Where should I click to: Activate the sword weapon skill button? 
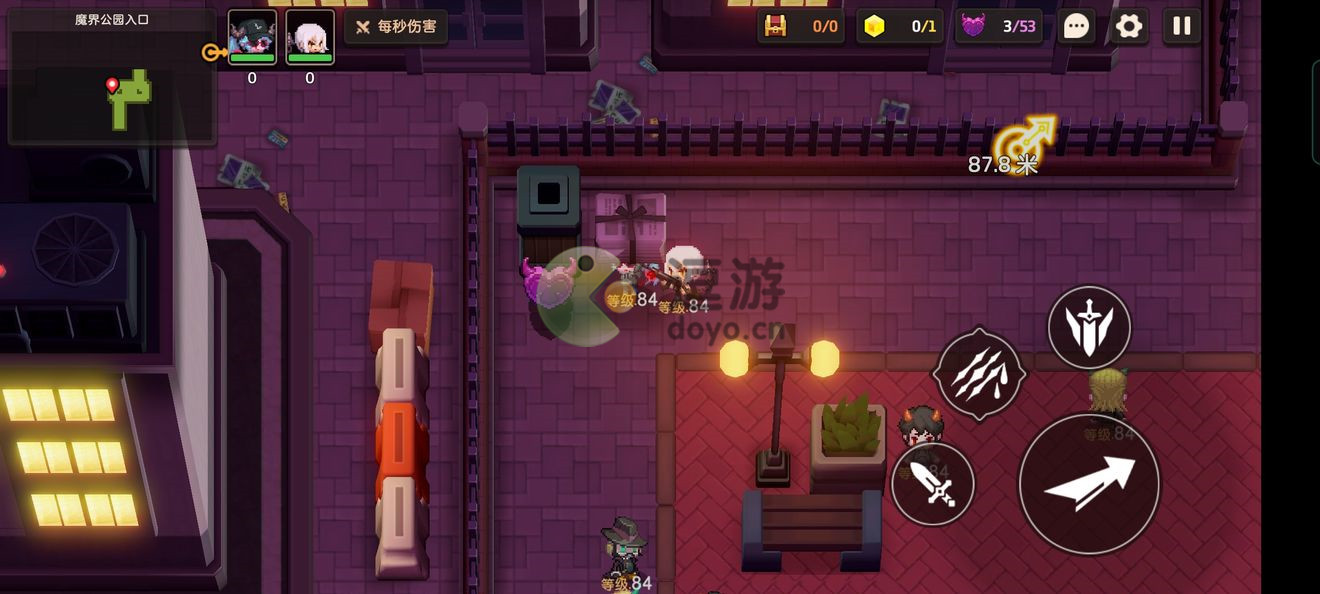(x=933, y=484)
